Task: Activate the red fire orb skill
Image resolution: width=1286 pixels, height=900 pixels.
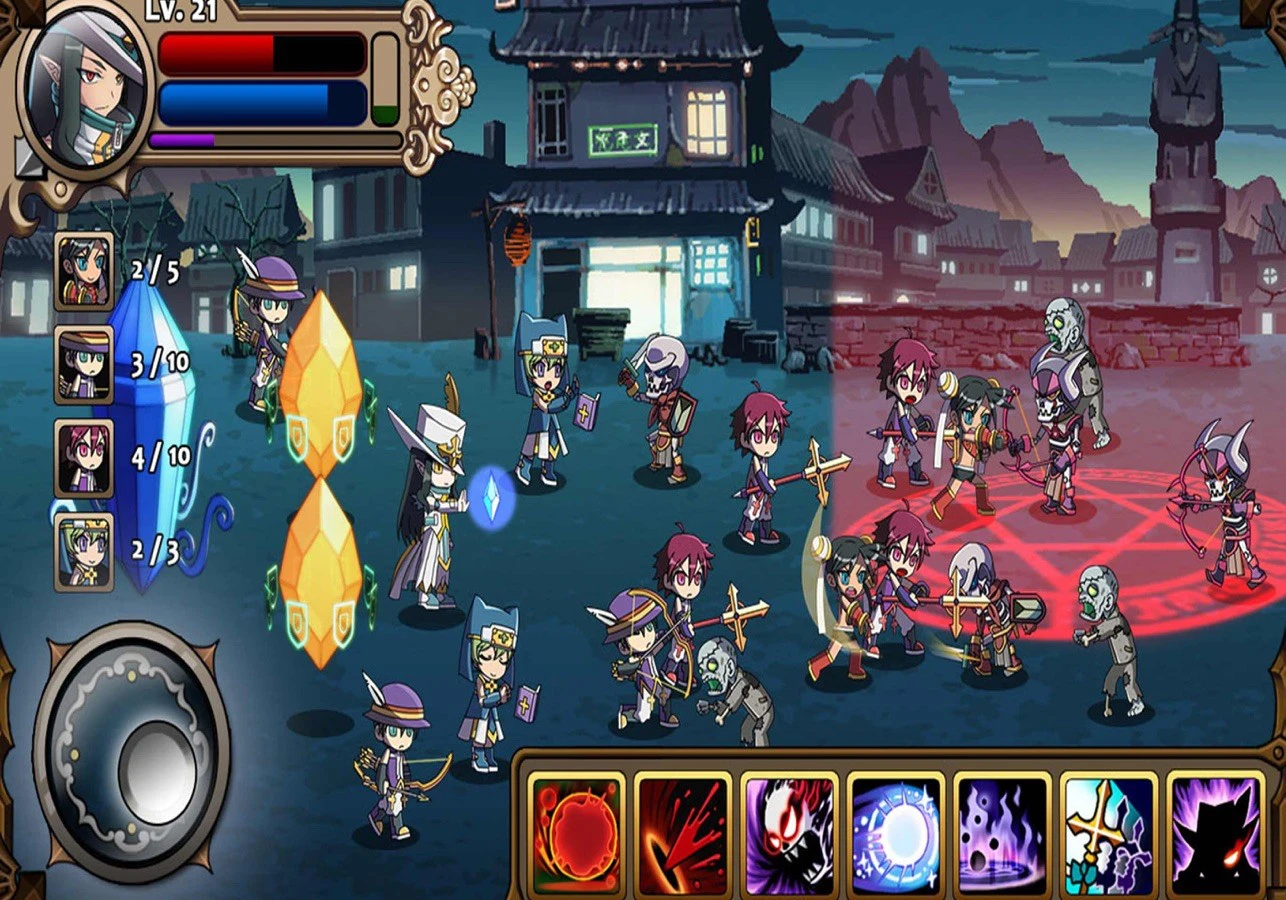Action: pyautogui.click(x=577, y=834)
